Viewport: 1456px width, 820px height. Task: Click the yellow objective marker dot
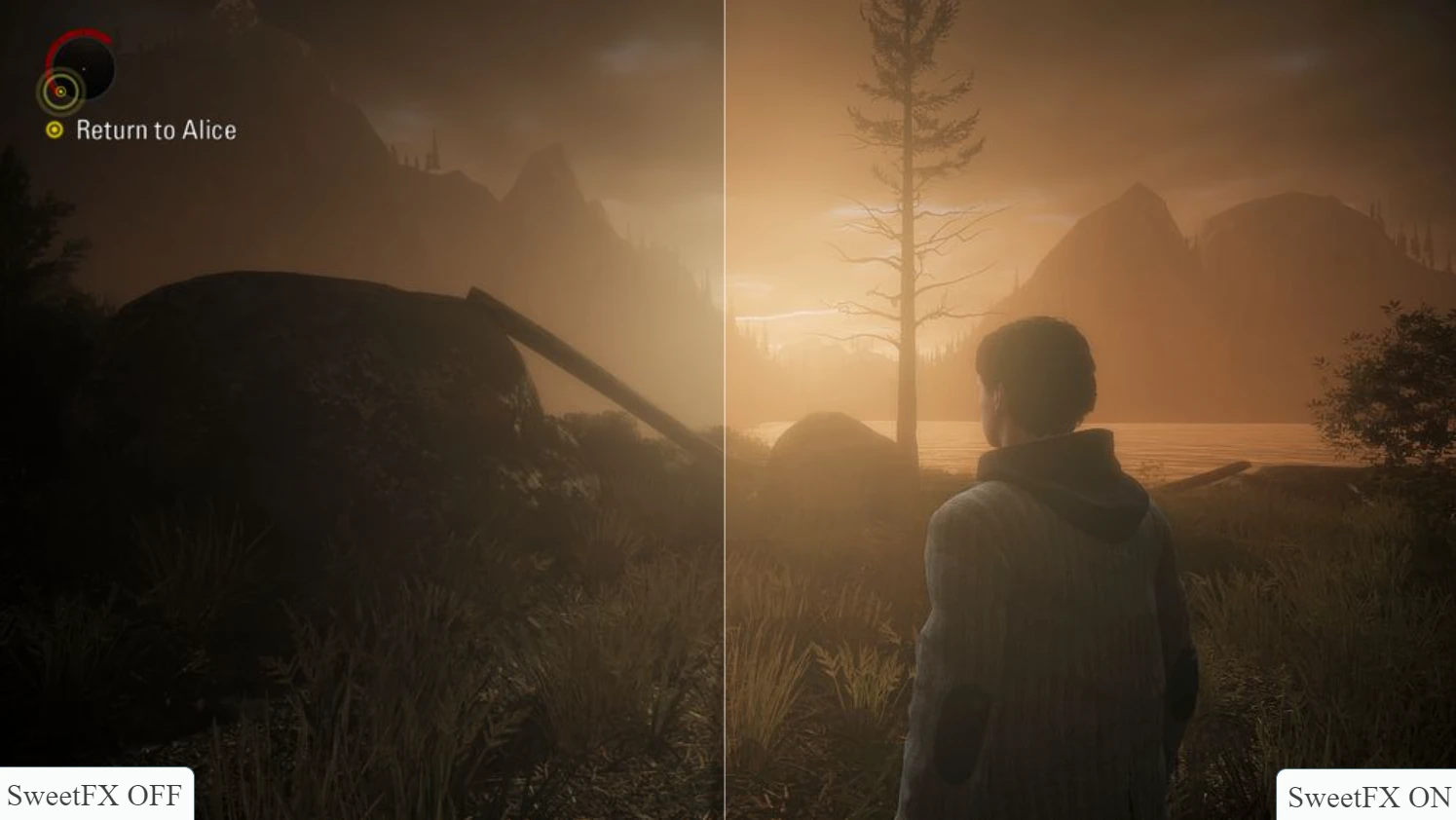(x=60, y=92)
